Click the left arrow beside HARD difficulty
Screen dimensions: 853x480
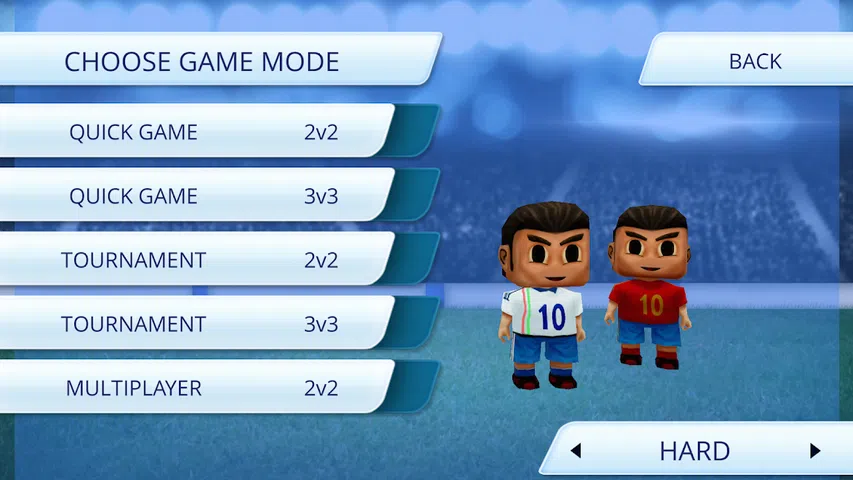coord(576,451)
